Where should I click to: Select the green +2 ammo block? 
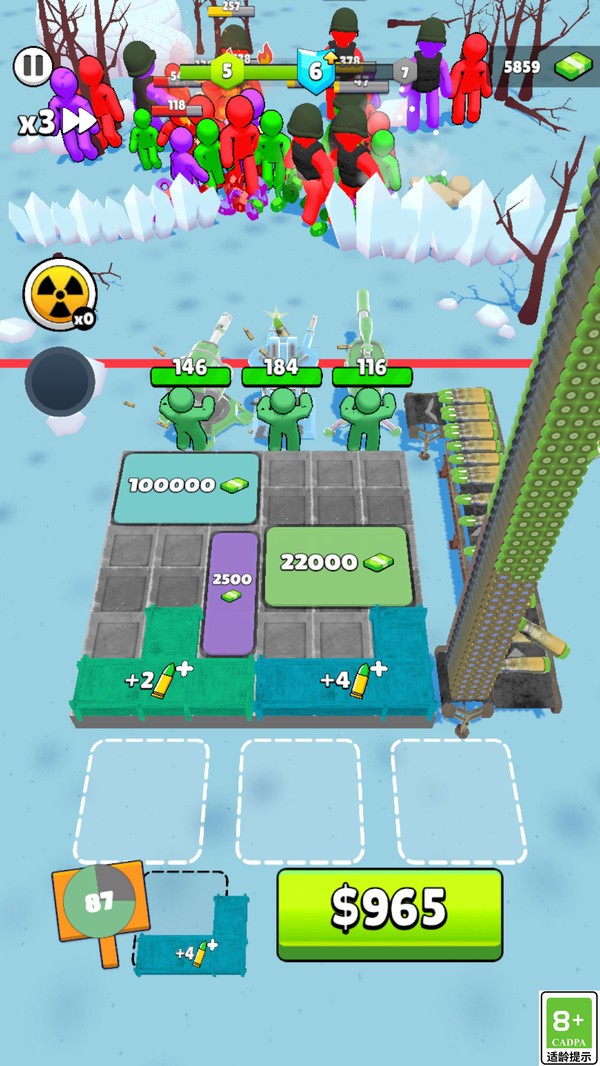[x=160, y=682]
